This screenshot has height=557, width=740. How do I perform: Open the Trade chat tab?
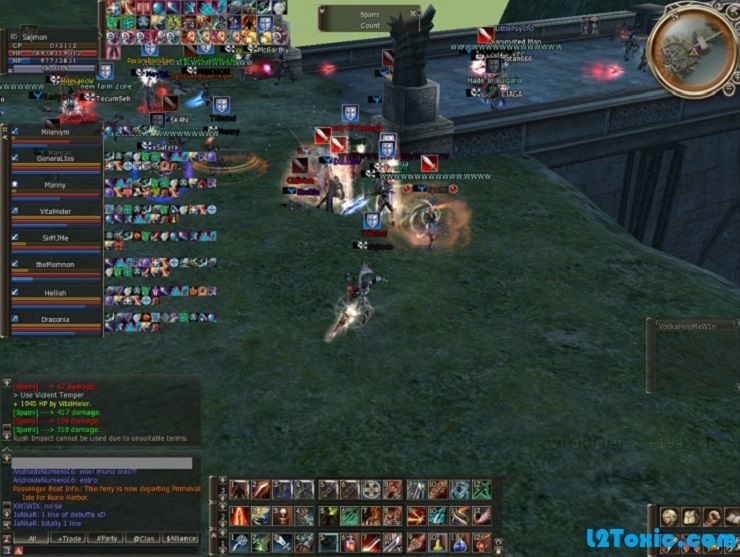pyautogui.click(x=70, y=538)
